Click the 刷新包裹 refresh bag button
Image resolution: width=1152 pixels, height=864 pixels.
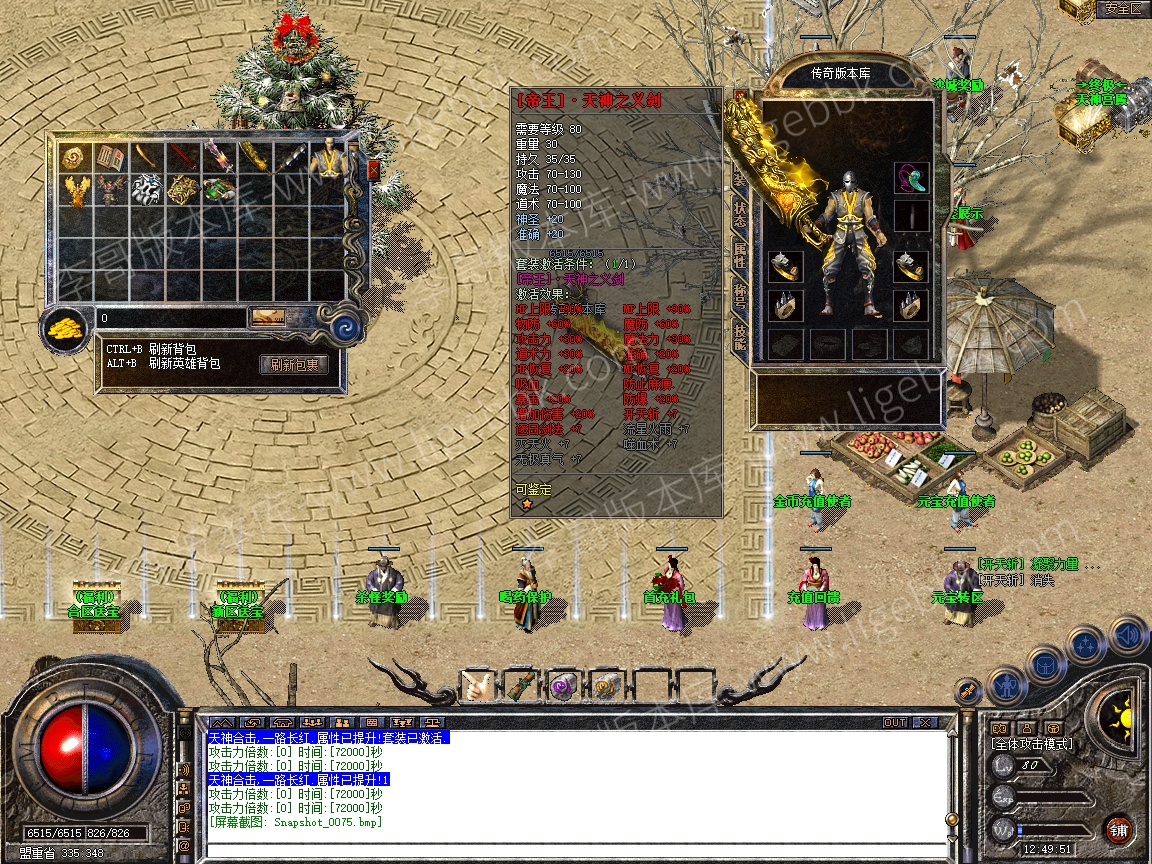(x=294, y=365)
